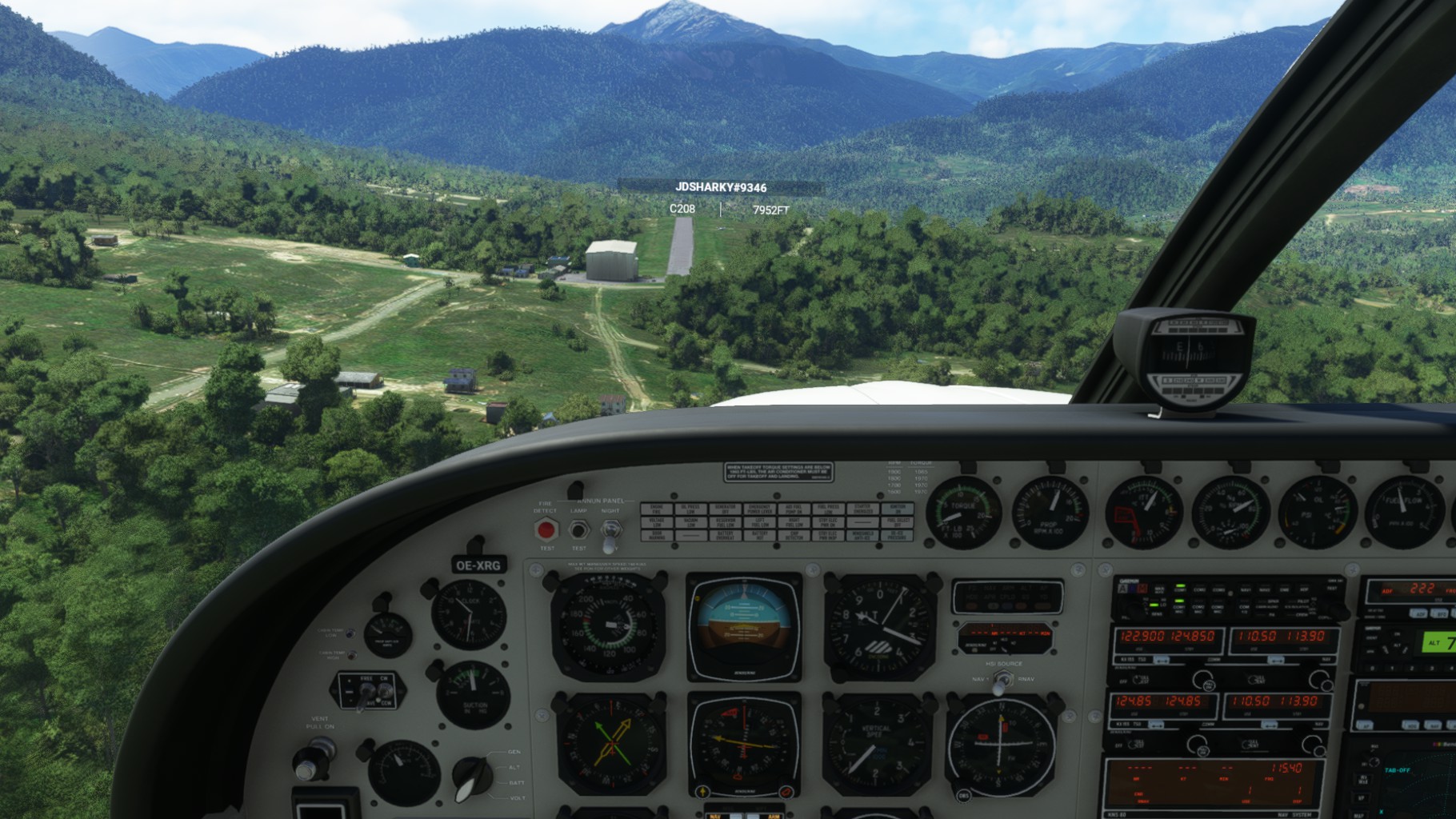Click the annunciator Lamp test button

578,529
